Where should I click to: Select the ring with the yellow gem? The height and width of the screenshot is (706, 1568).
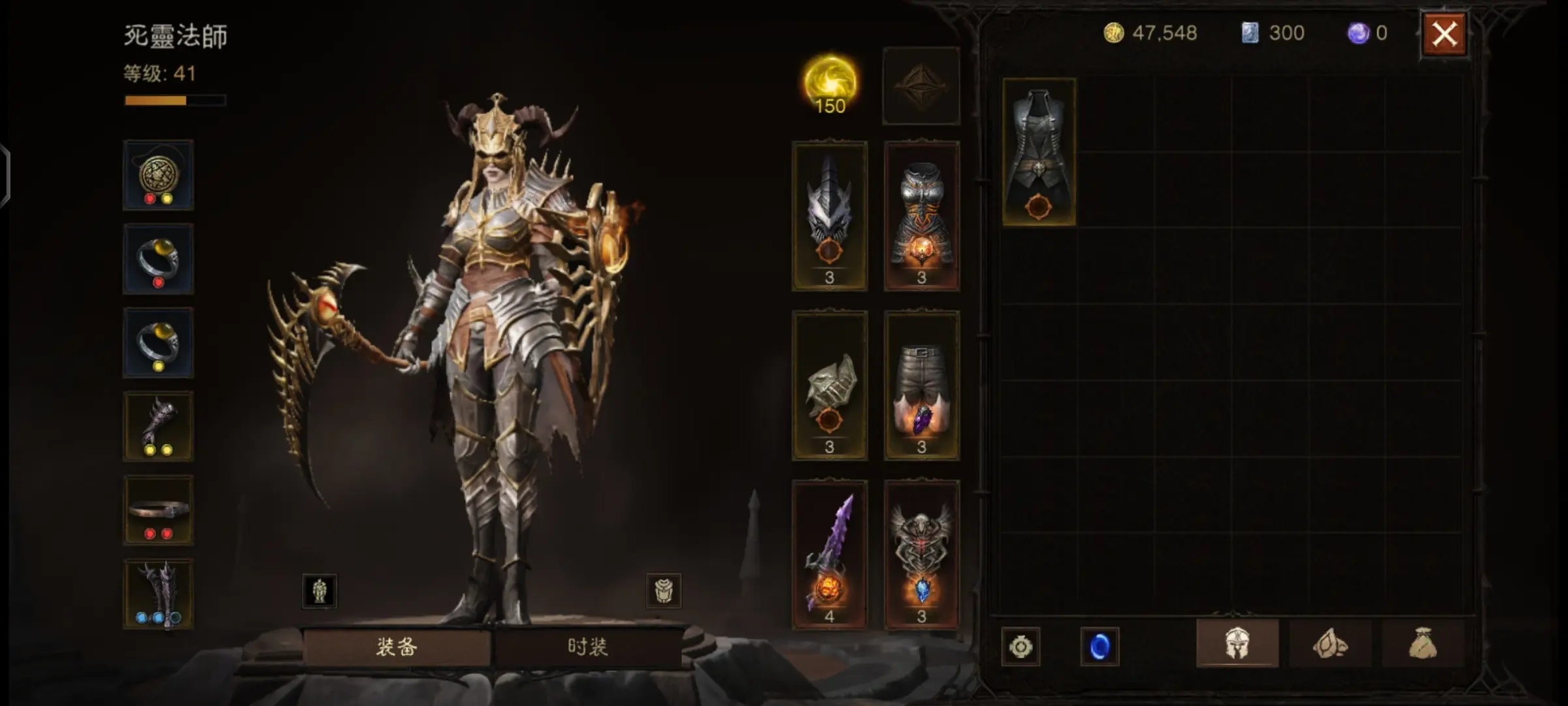pyautogui.click(x=158, y=343)
